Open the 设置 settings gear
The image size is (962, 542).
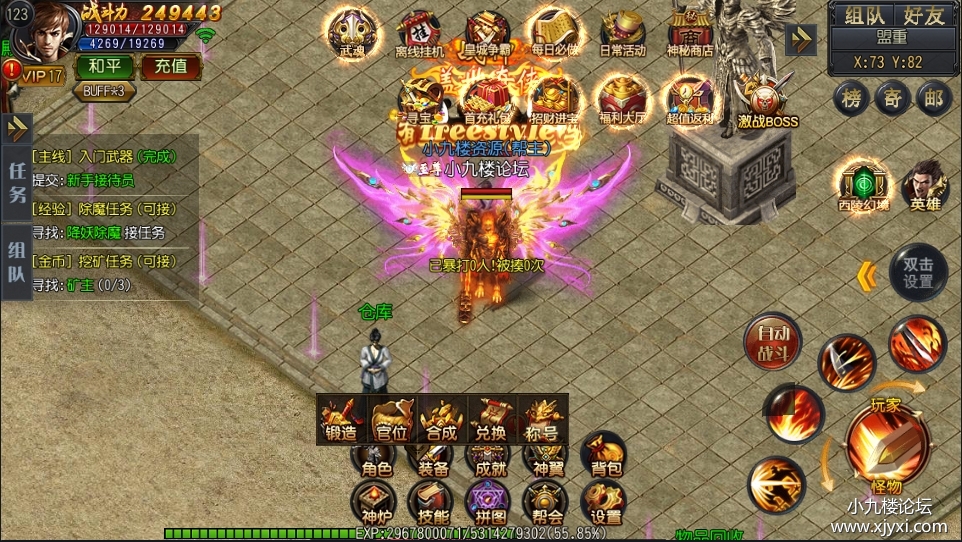pyautogui.click(x=606, y=503)
